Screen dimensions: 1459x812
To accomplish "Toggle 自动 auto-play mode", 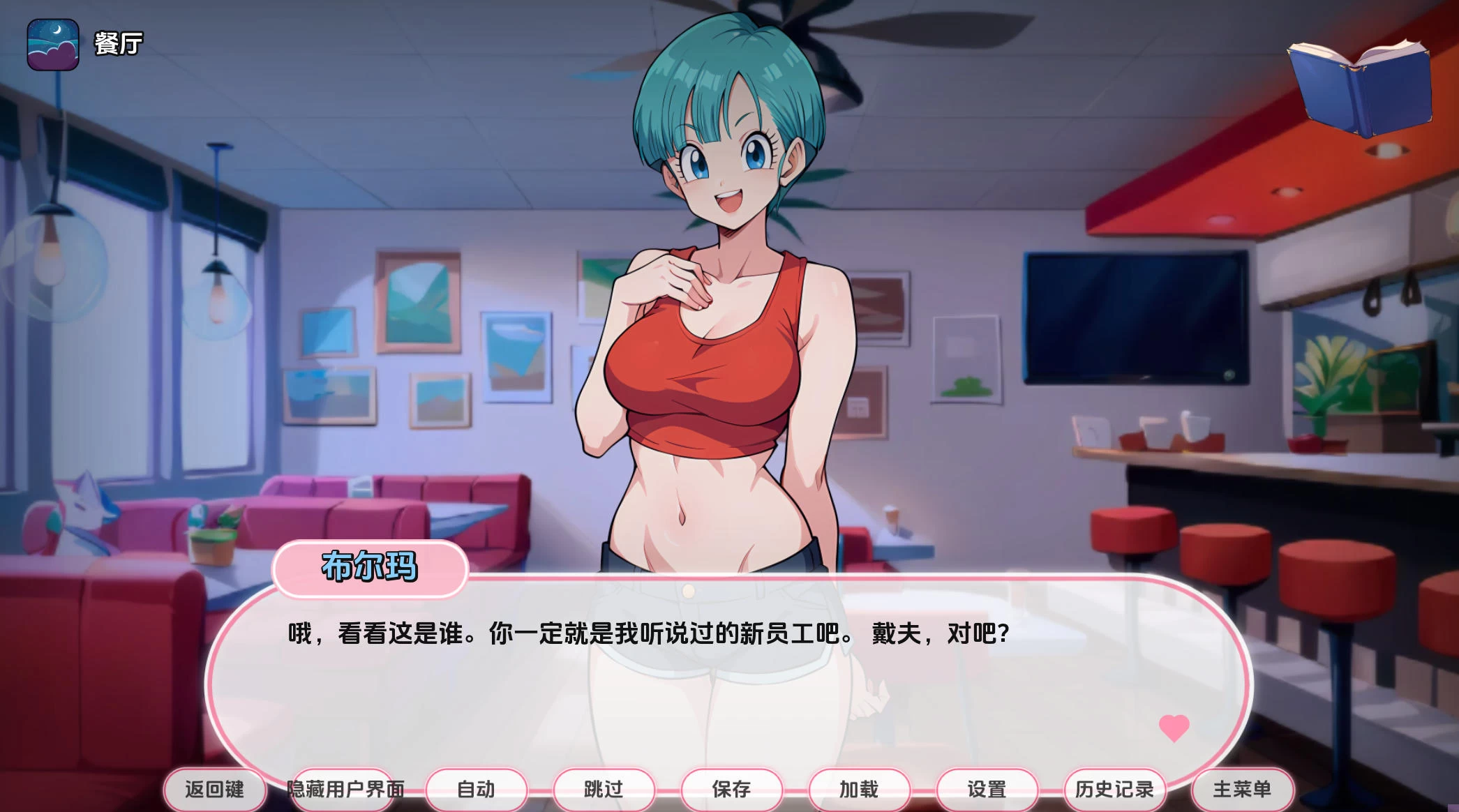I will (477, 789).
